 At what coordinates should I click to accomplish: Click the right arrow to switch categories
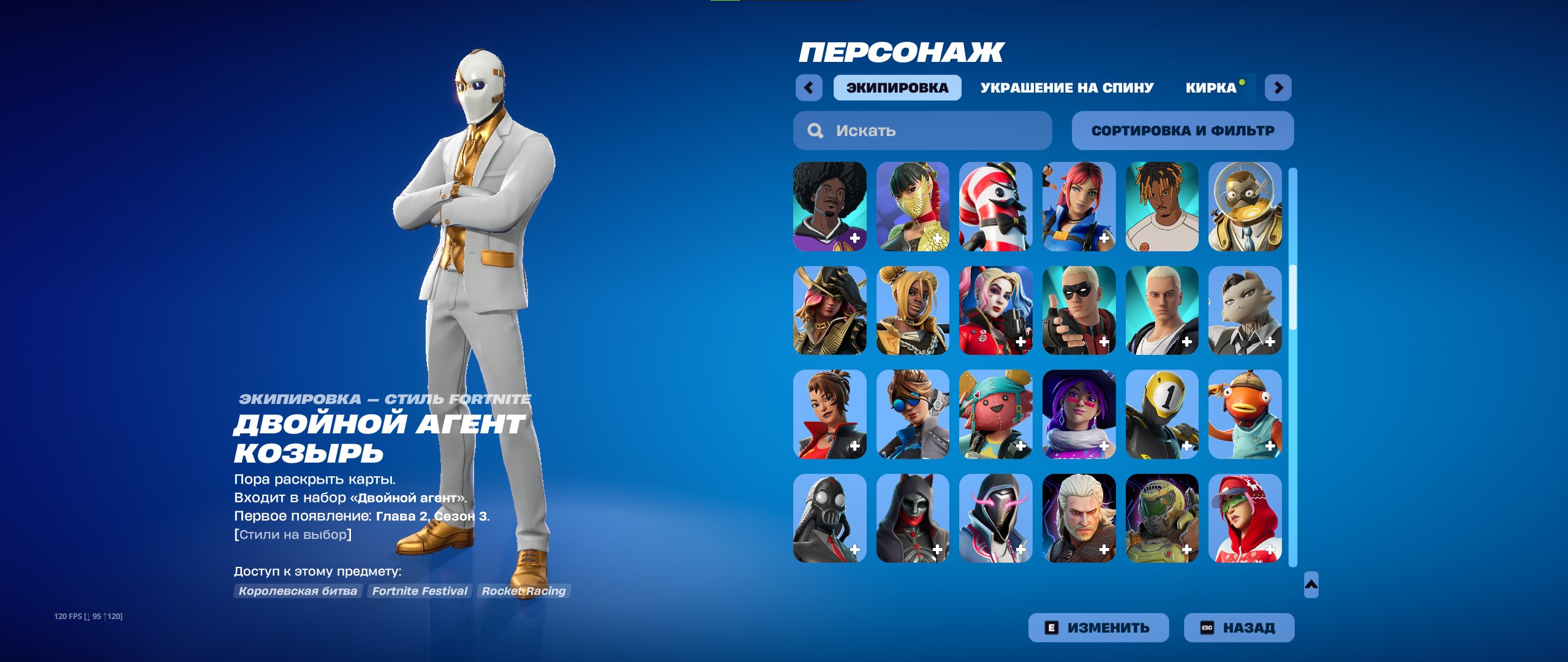coord(1278,88)
